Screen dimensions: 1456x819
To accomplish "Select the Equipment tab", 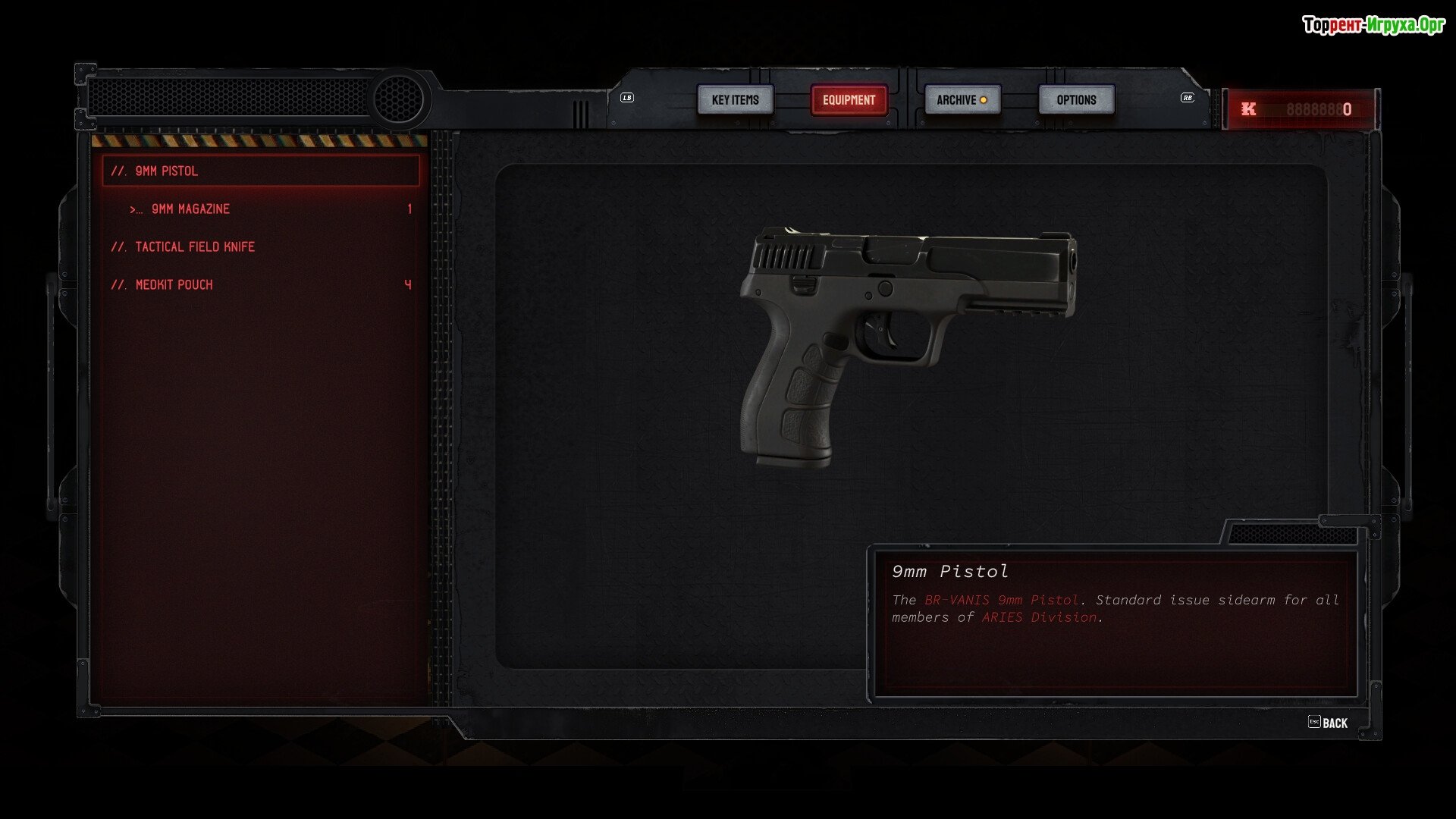I will coord(849,100).
